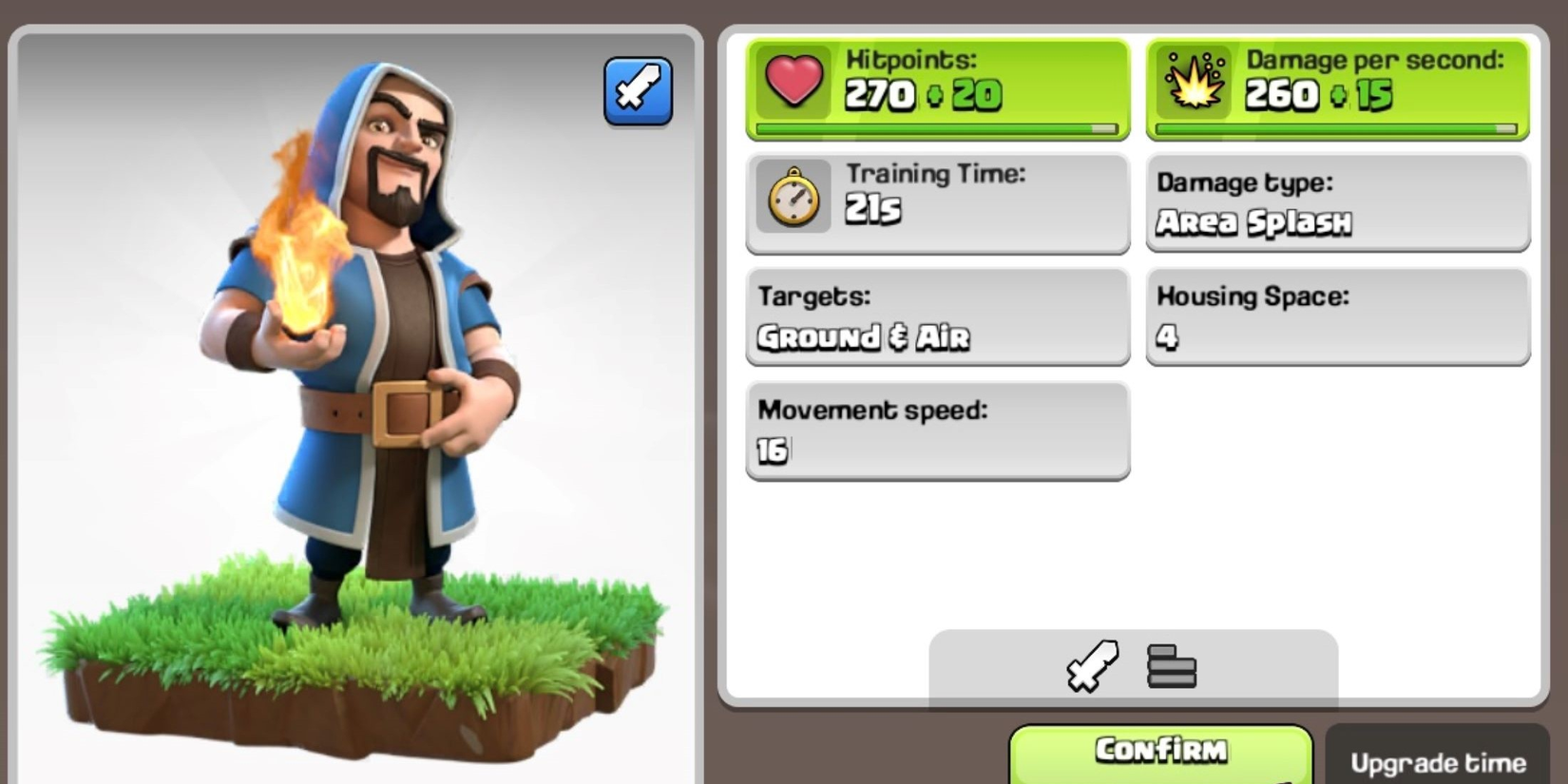Open the Movement speed details panel
The image size is (1568, 784).
tap(936, 430)
